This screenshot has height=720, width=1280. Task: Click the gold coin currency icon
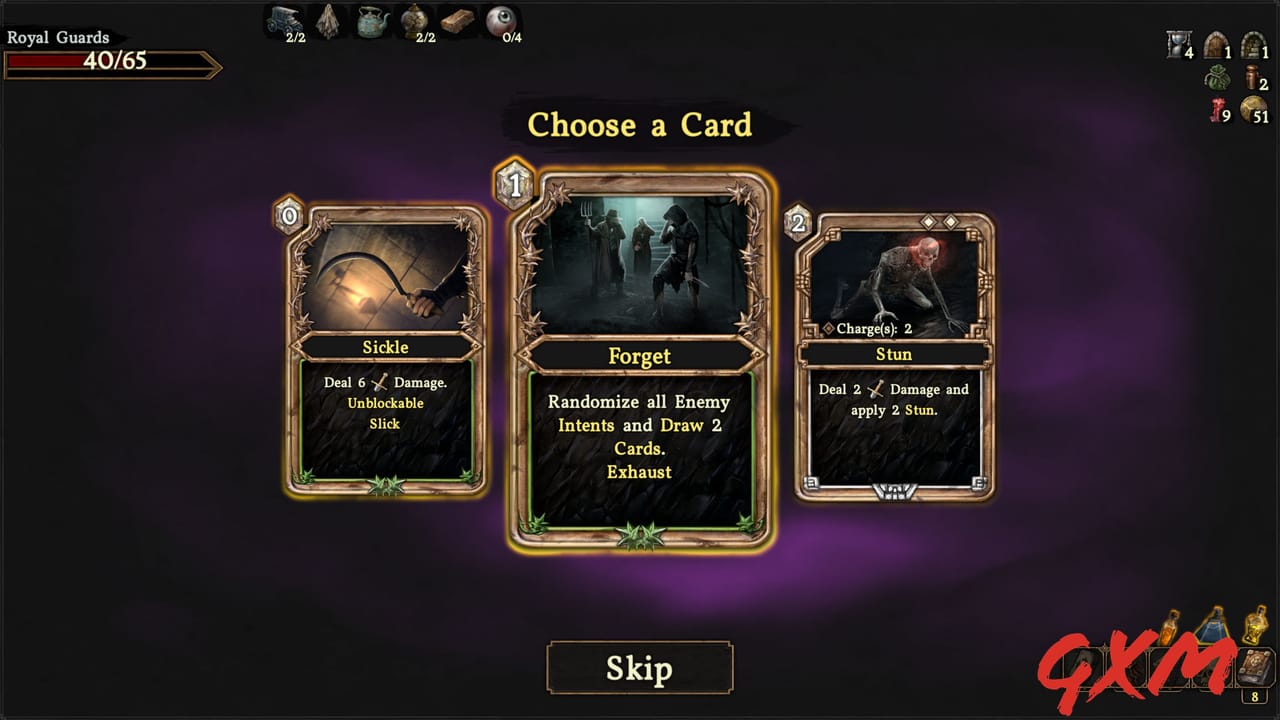(x=1252, y=110)
